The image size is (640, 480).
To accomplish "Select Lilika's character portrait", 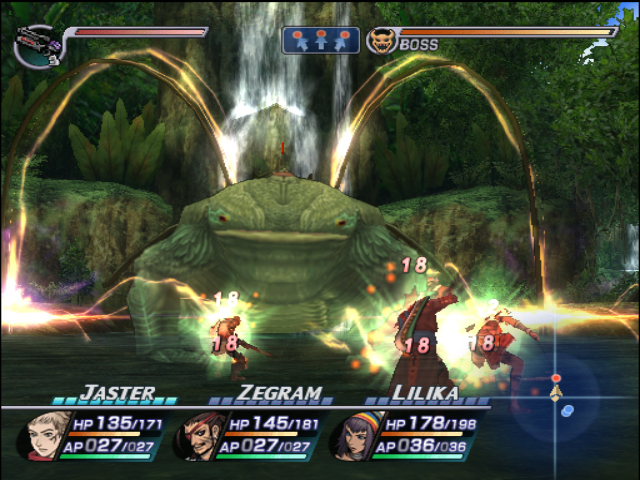I will click(x=353, y=436).
